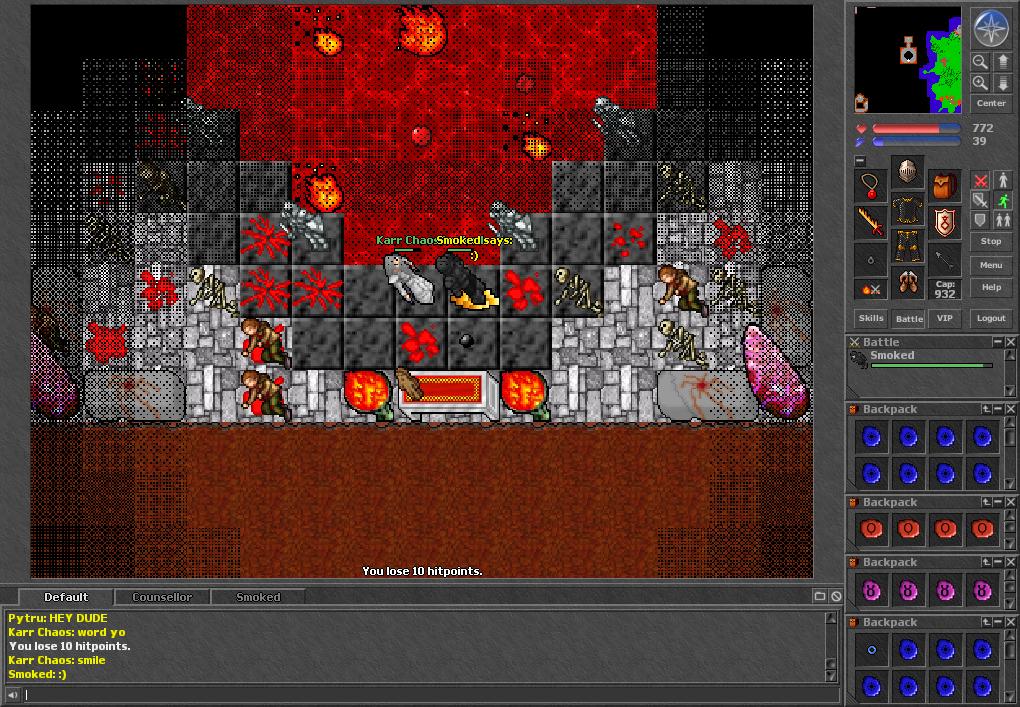
Task: Select the leg armor equipment slot
Action: tap(908, 245)
